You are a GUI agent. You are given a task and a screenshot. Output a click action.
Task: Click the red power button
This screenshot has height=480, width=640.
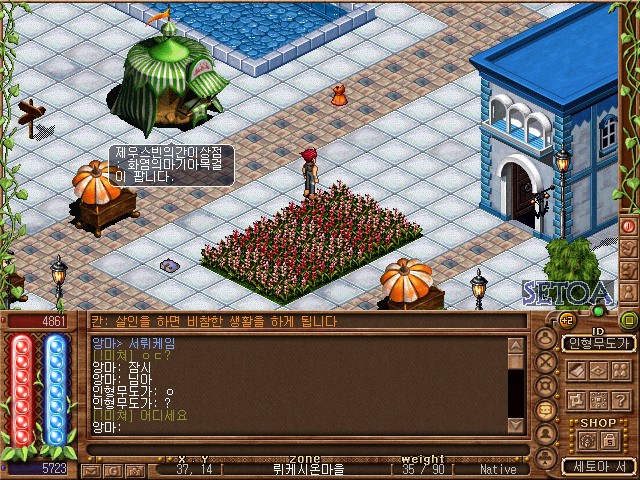629,226
